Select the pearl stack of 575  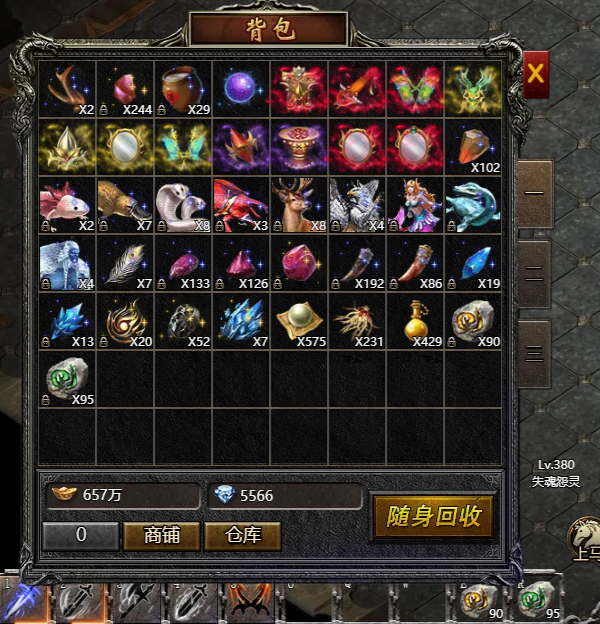point(299,321)
